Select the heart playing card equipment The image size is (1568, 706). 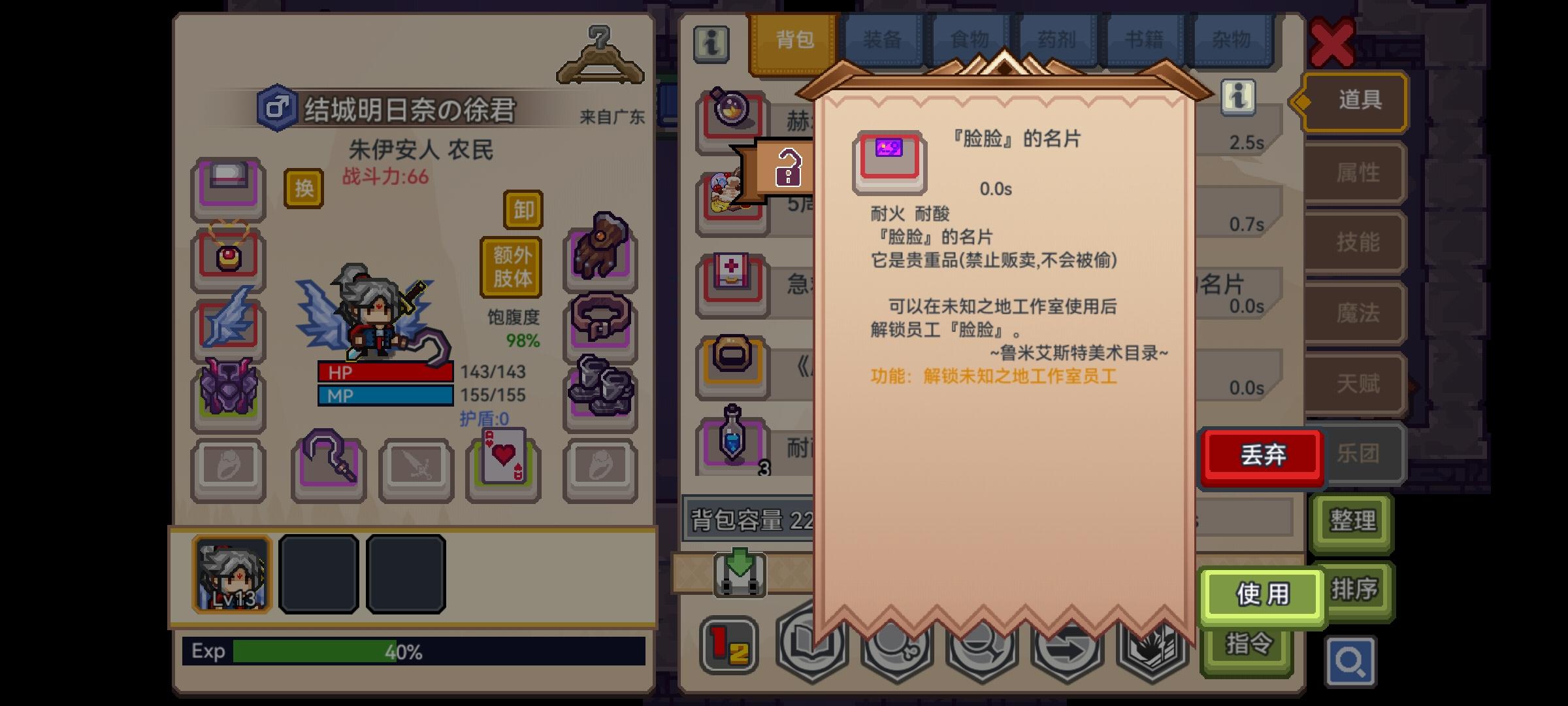point(504,467)
